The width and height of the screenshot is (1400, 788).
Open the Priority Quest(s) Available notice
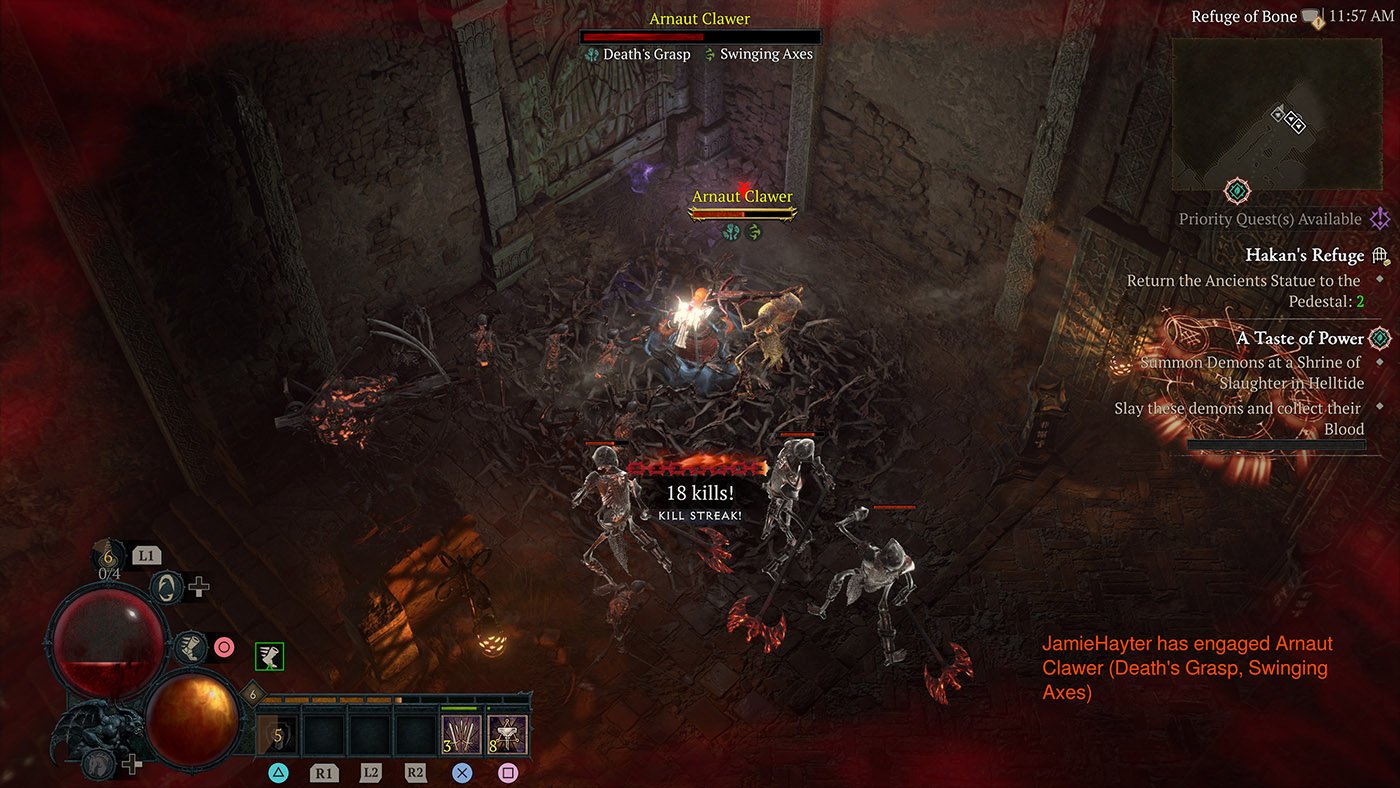click(x=1270, y=219)
